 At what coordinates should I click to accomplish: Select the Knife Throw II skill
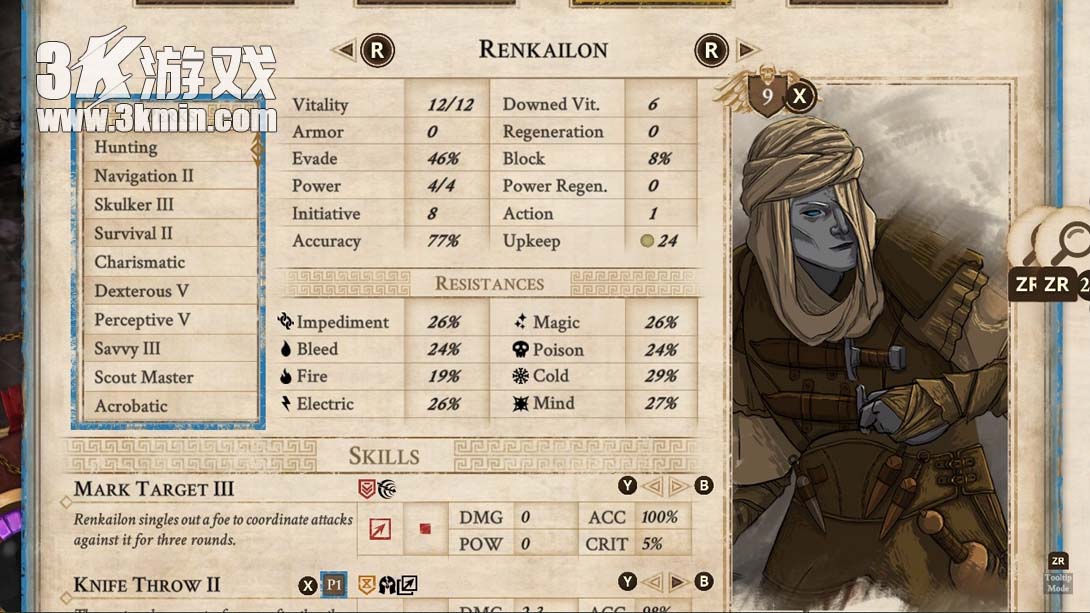pyautogui.click(x=147, y=585)
